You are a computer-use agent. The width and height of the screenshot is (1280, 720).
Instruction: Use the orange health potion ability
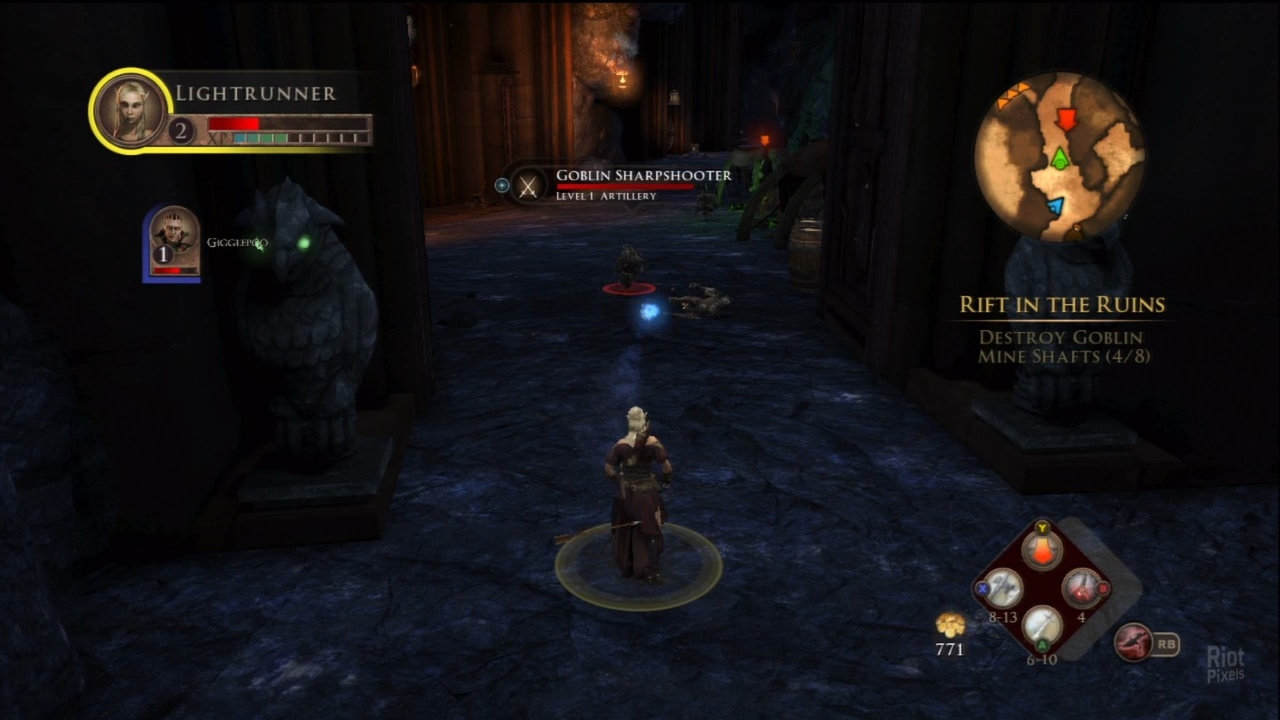pos(1042,550)
